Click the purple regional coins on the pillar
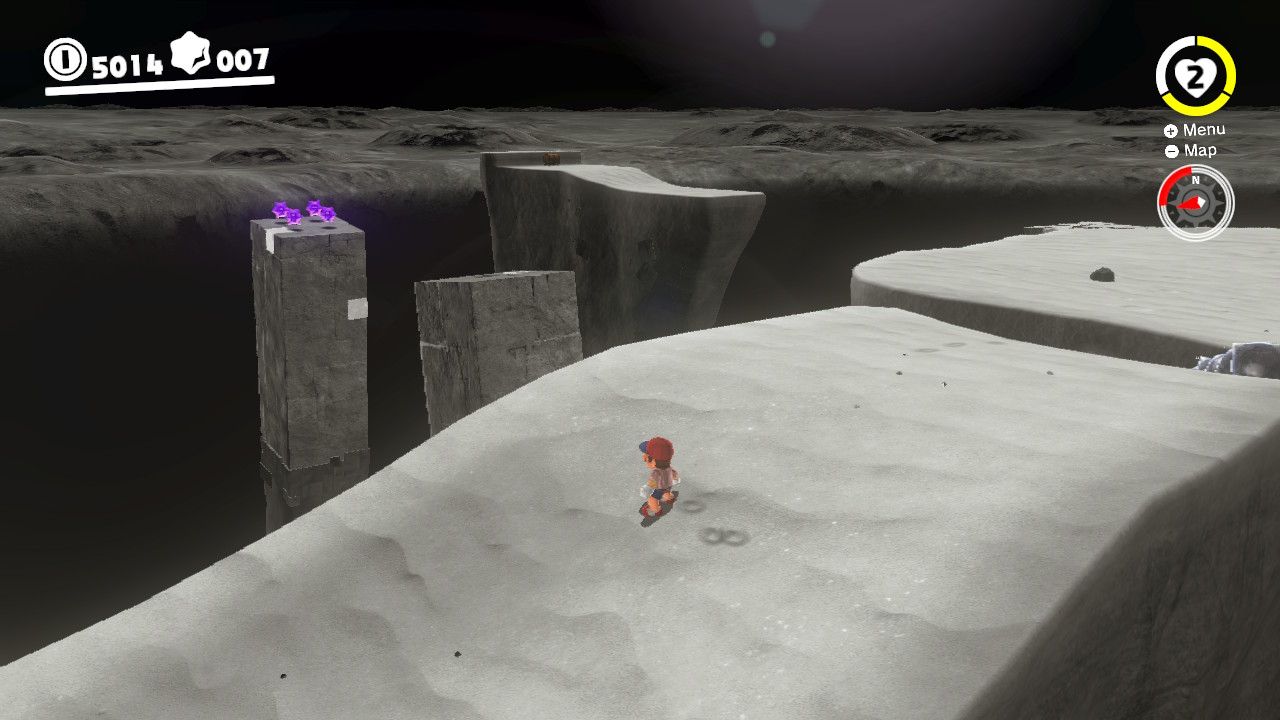1280x720 pixels. (x=305, y=212)
